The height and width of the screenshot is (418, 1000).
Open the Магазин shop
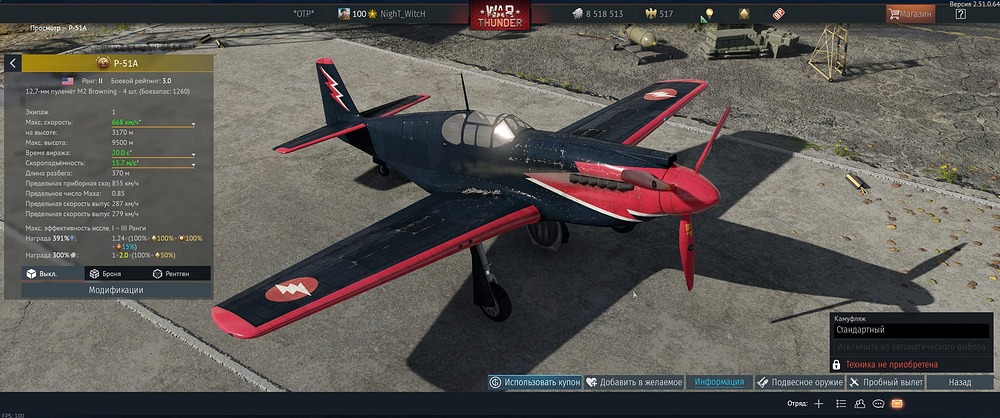click(910, 14)
